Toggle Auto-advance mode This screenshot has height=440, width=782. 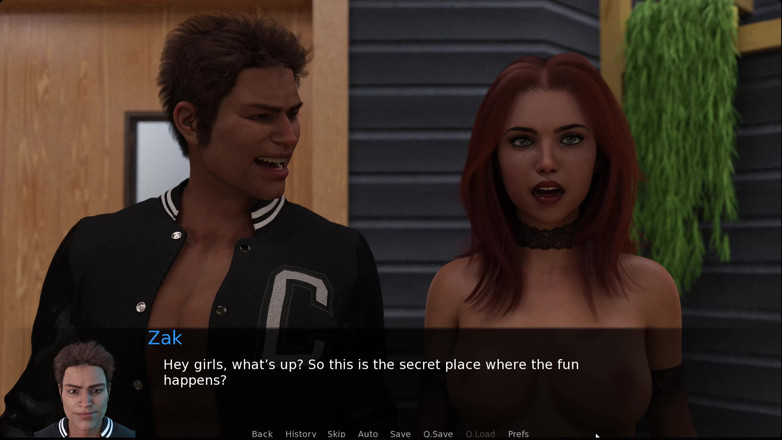click(x=368, y=434)
